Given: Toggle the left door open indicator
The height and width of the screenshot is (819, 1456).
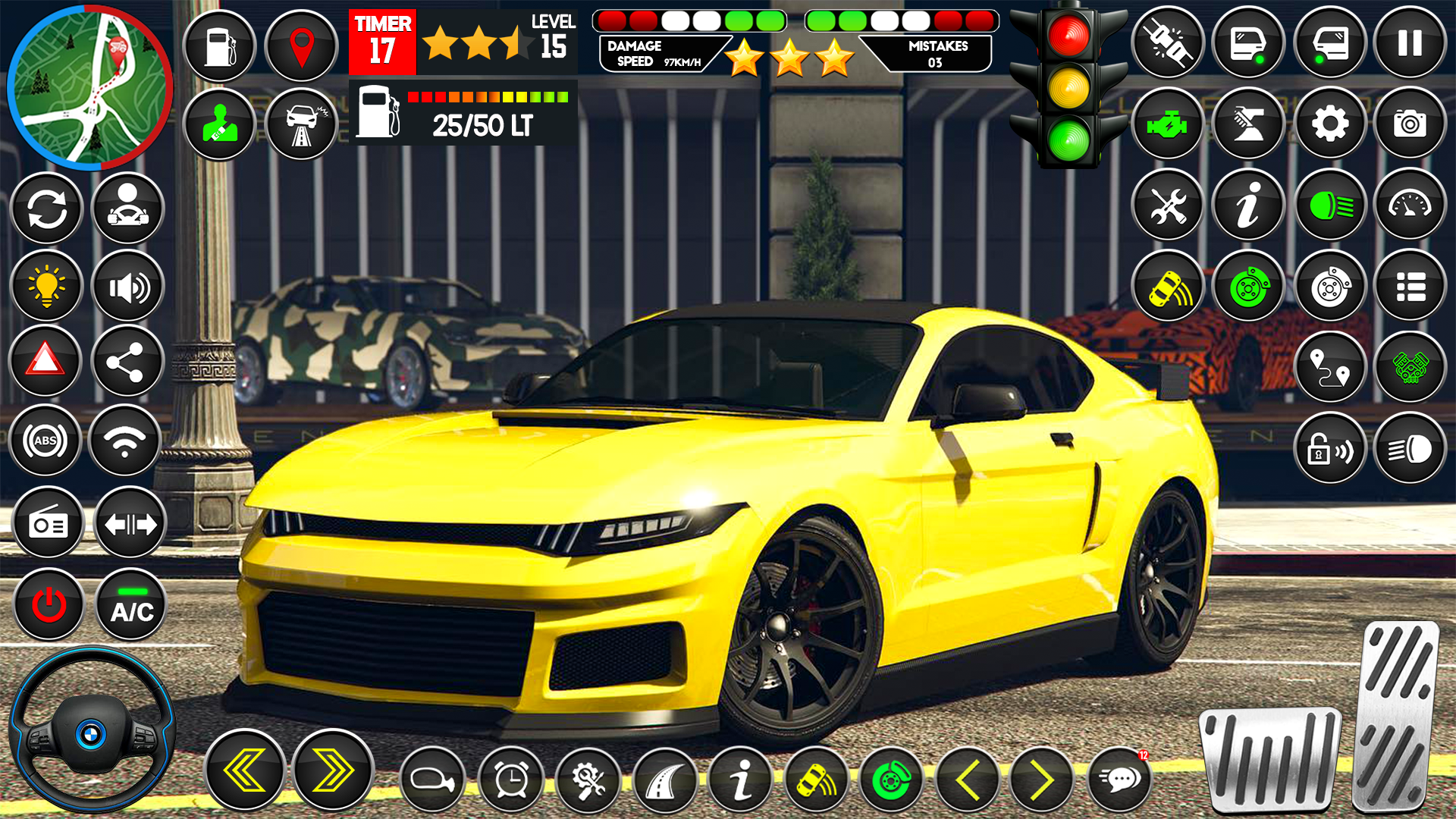Looking at the screenshot, I should pyautogui.click(x=1247, y=42).
